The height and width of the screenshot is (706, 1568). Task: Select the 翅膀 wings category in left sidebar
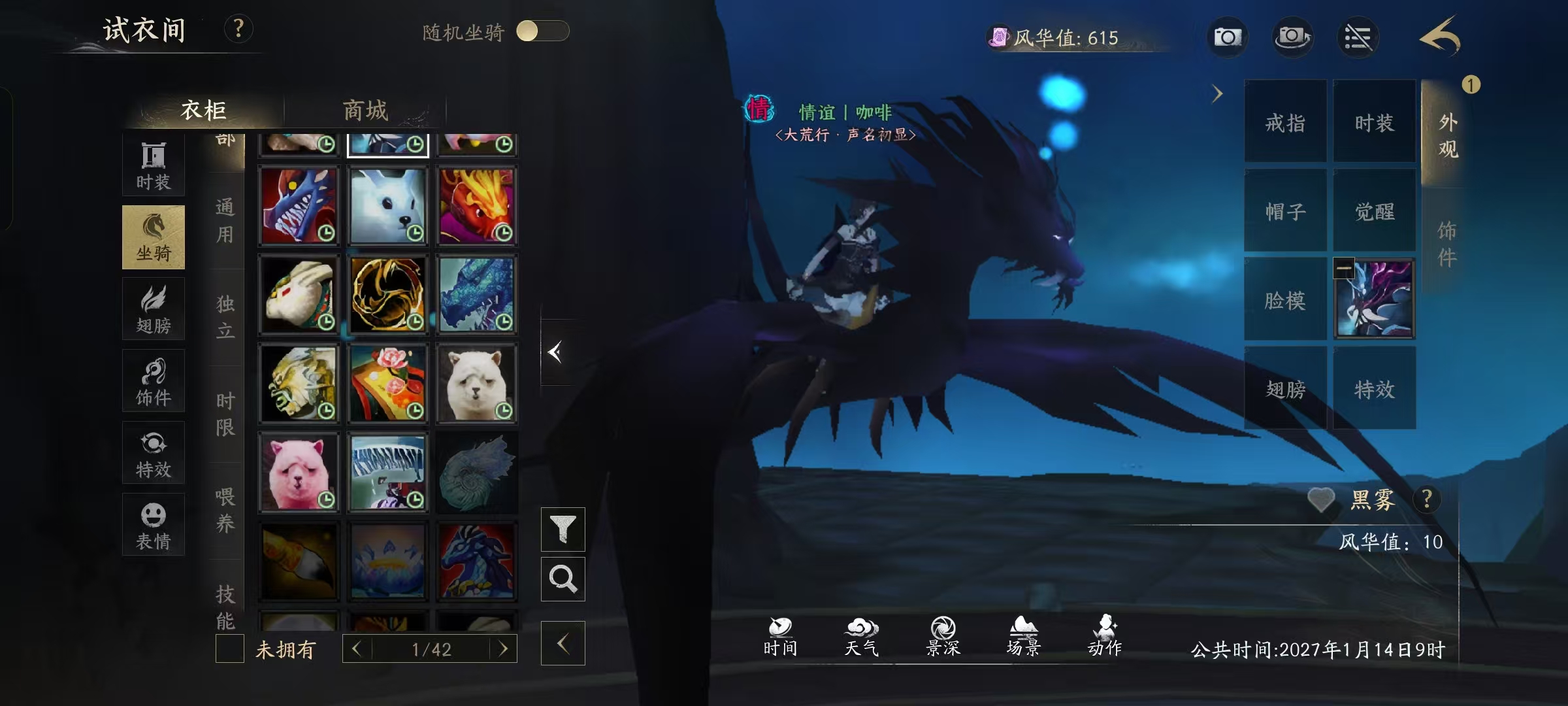(x=154, y=309)
